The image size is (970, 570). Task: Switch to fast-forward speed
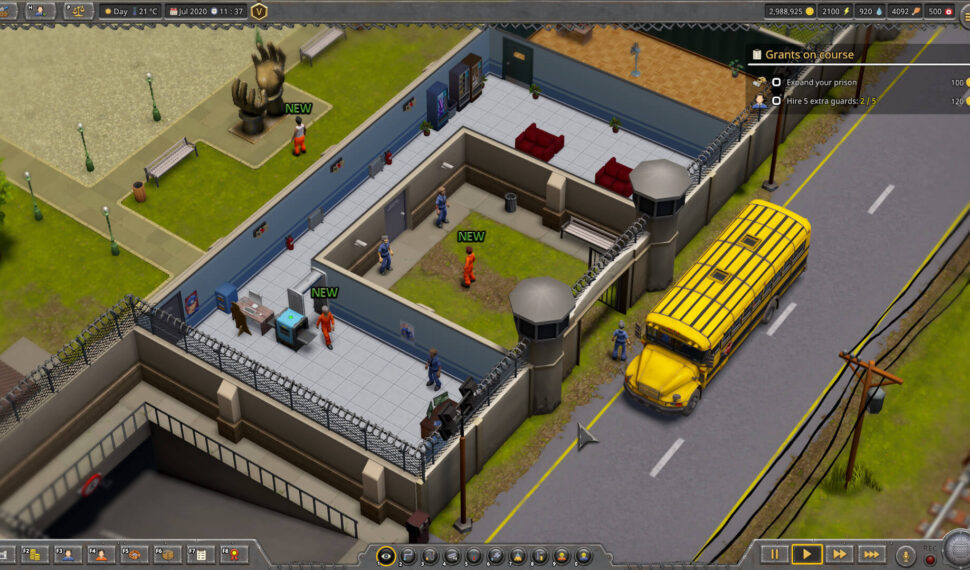click(x=838, y=553)
